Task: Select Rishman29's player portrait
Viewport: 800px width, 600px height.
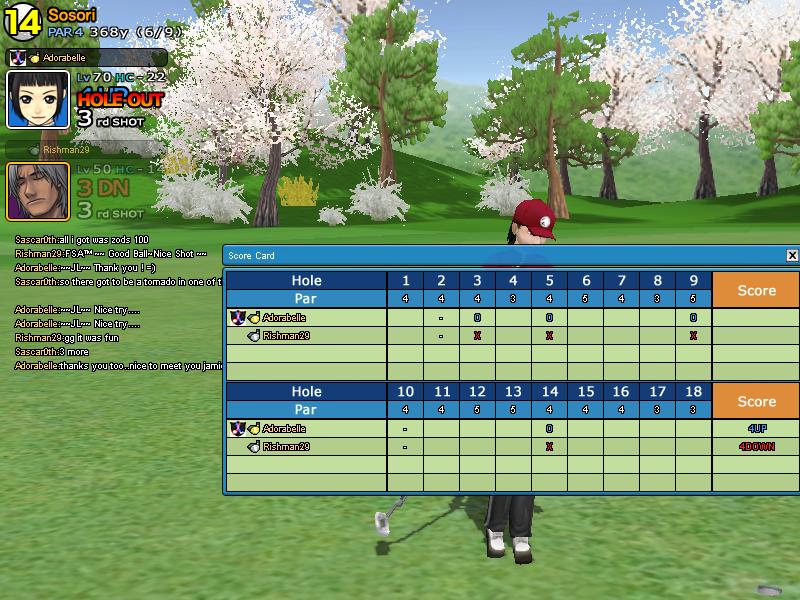Action: [39, 191]
